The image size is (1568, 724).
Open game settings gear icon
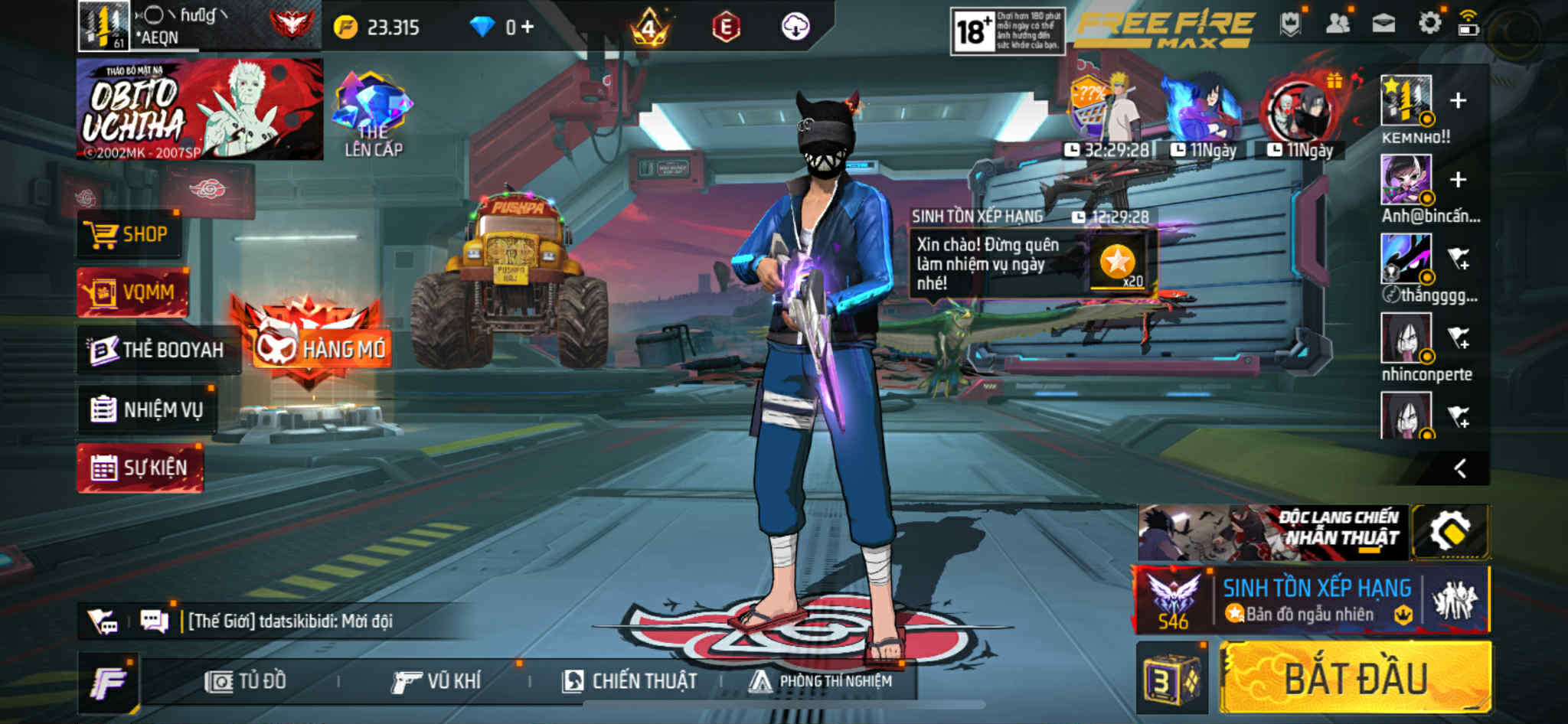coord(1429,24)
